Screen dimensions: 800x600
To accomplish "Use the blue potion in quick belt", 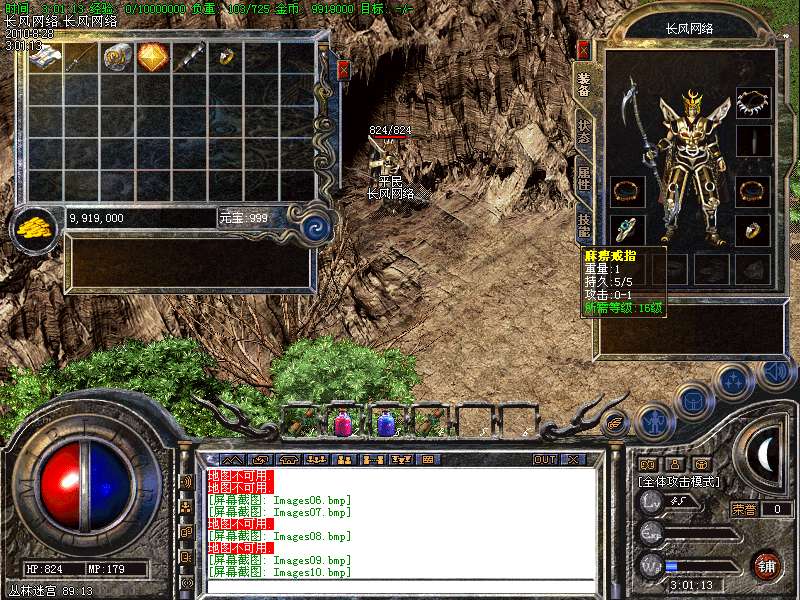I will (x=386, y=424).
